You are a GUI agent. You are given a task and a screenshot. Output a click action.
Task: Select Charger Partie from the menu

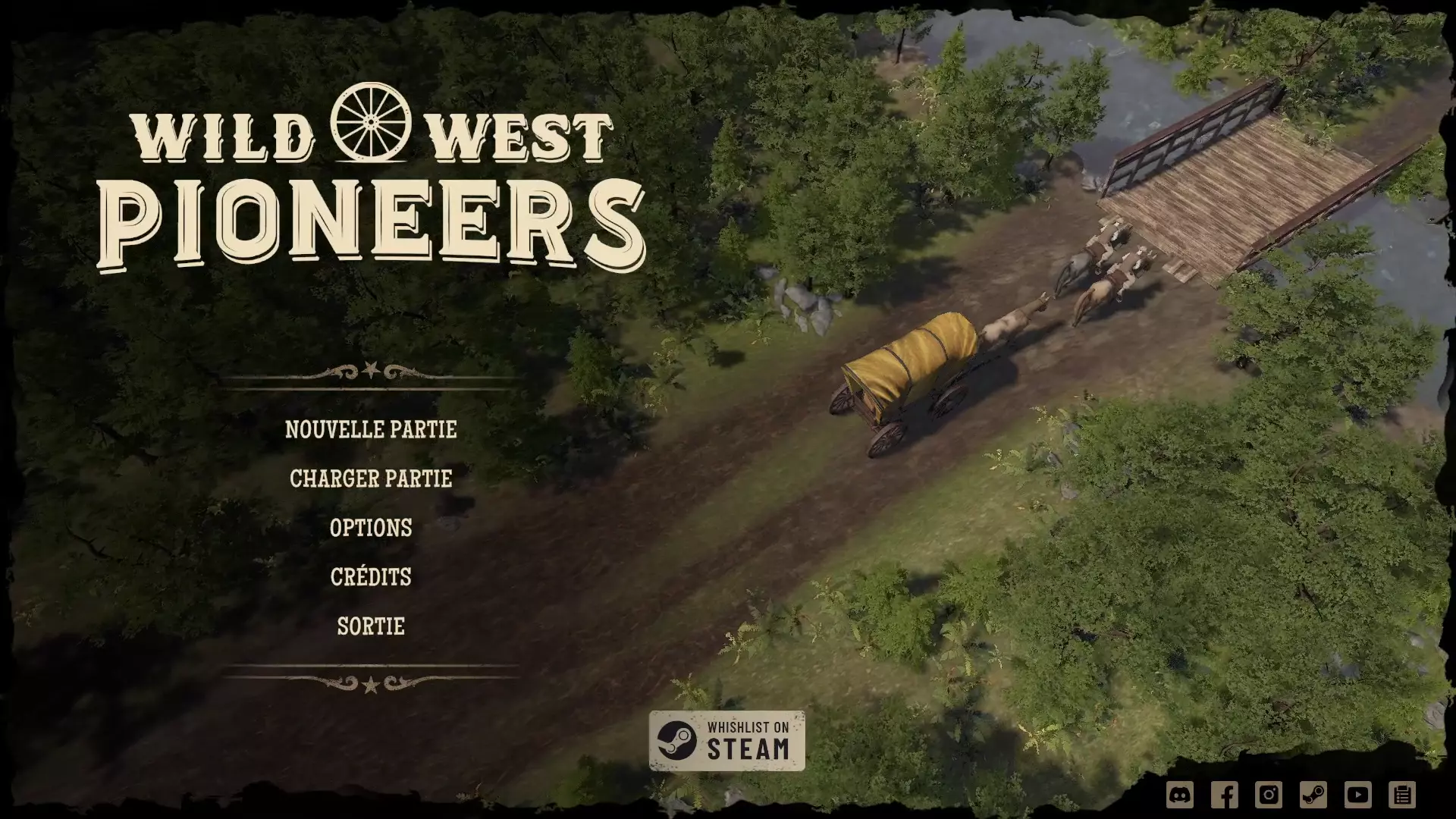pyautogui.click(x=371, y=479)
